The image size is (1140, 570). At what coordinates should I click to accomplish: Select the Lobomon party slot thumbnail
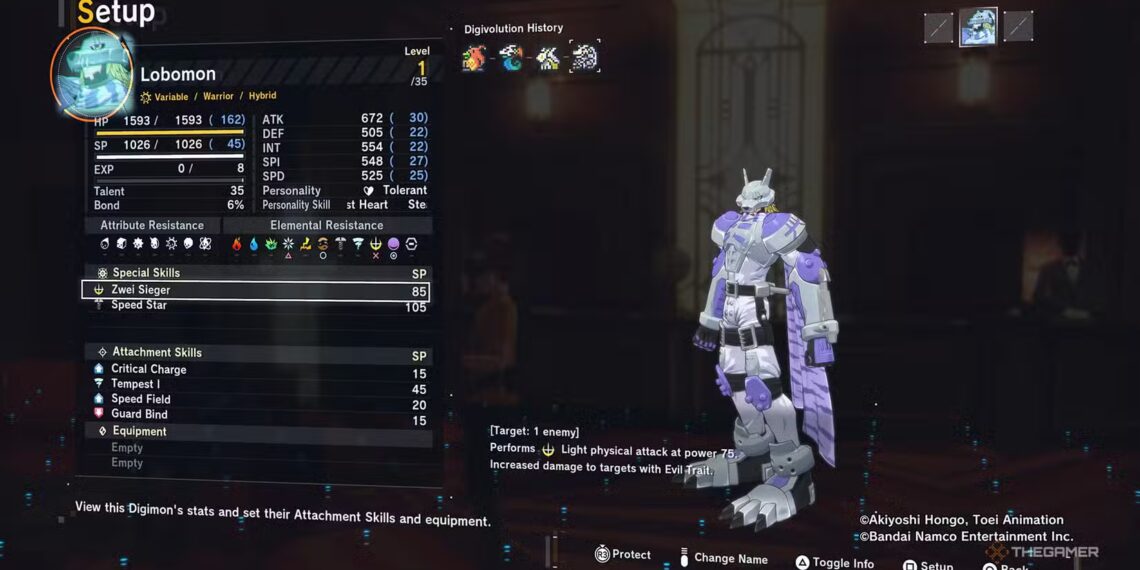point(978,28)
